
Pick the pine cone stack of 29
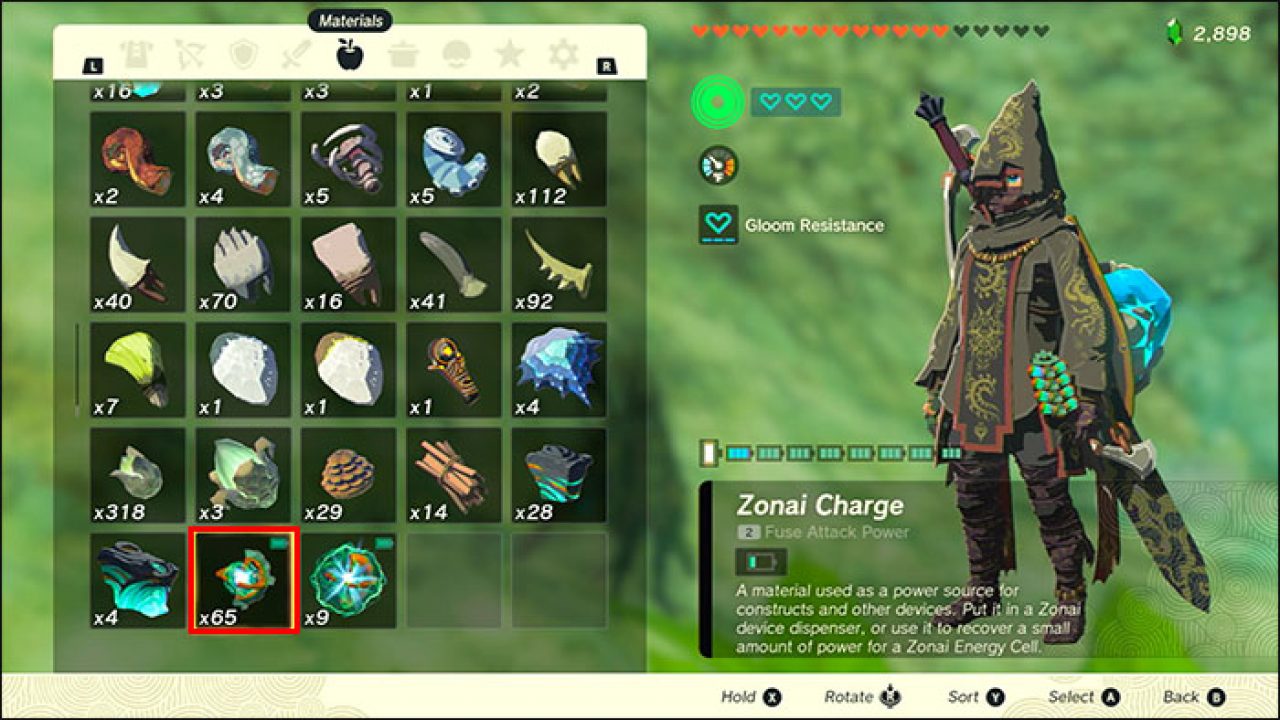348,475
